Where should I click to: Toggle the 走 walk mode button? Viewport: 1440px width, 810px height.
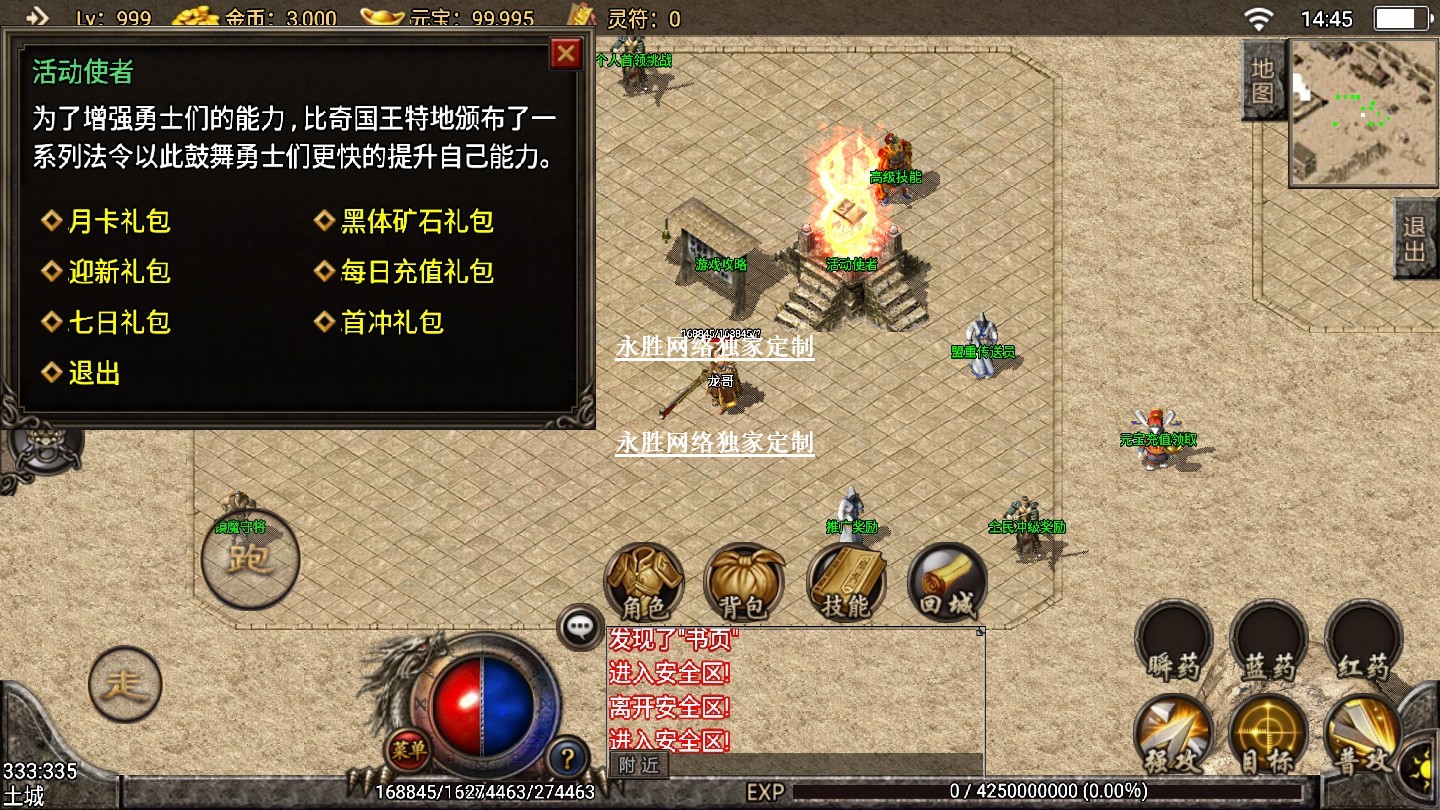tap(125, 685)
